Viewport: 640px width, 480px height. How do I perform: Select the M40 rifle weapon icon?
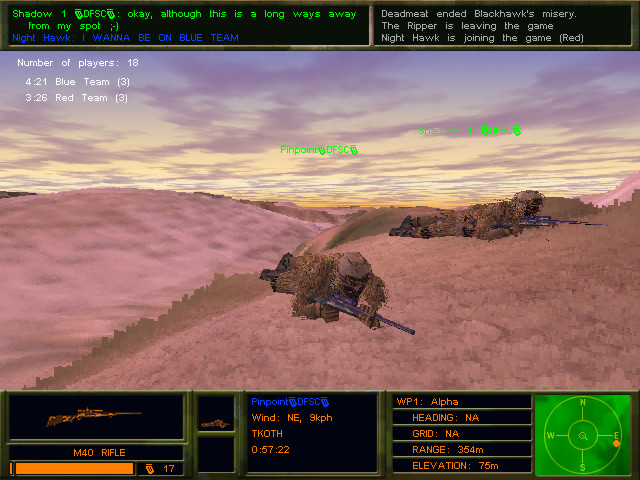coord(96,418)
